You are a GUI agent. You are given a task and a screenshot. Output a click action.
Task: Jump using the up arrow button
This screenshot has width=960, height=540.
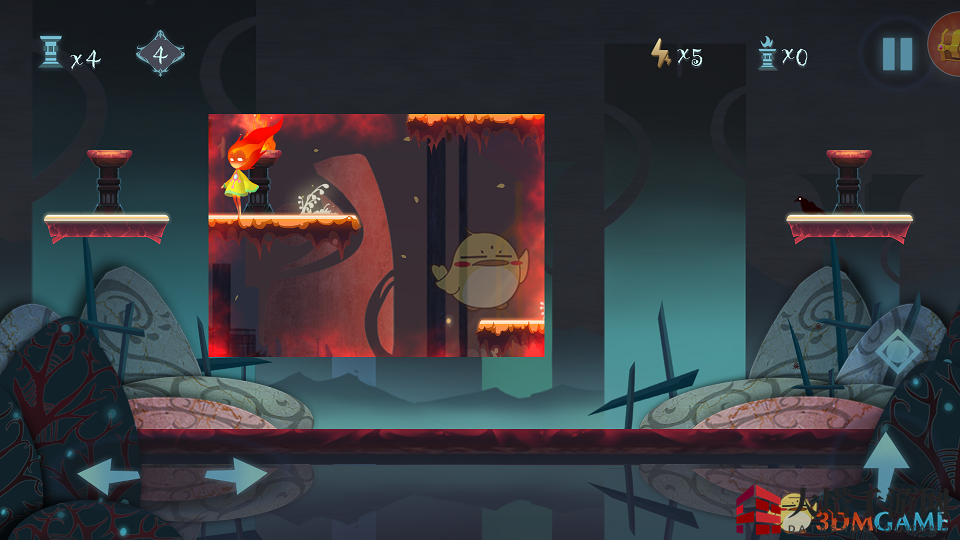[886, 465]
